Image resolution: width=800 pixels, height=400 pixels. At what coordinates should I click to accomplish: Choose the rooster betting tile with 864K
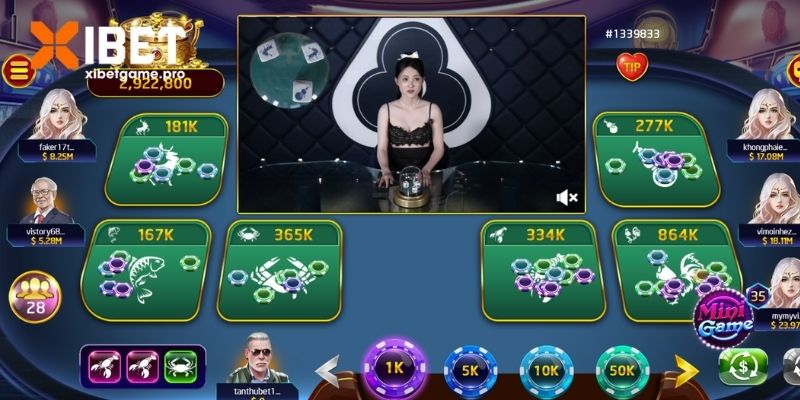click(x=675, y=268)
